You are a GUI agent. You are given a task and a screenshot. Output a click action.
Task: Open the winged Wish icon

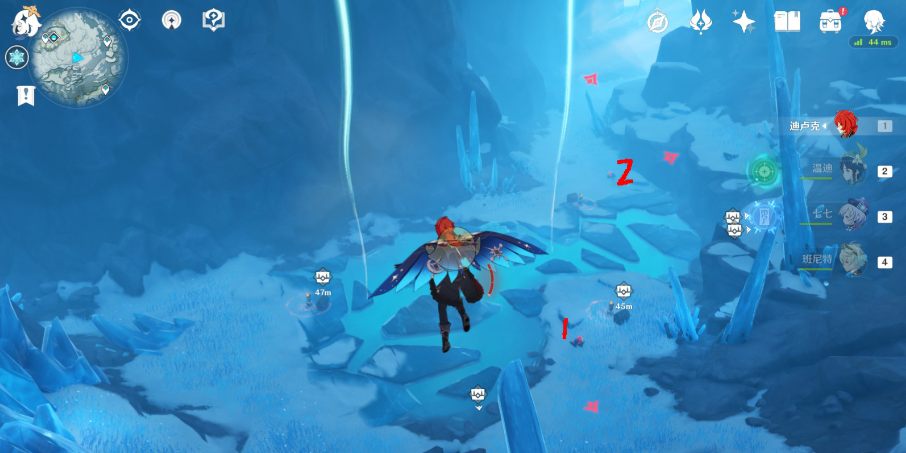coord(701,22)
